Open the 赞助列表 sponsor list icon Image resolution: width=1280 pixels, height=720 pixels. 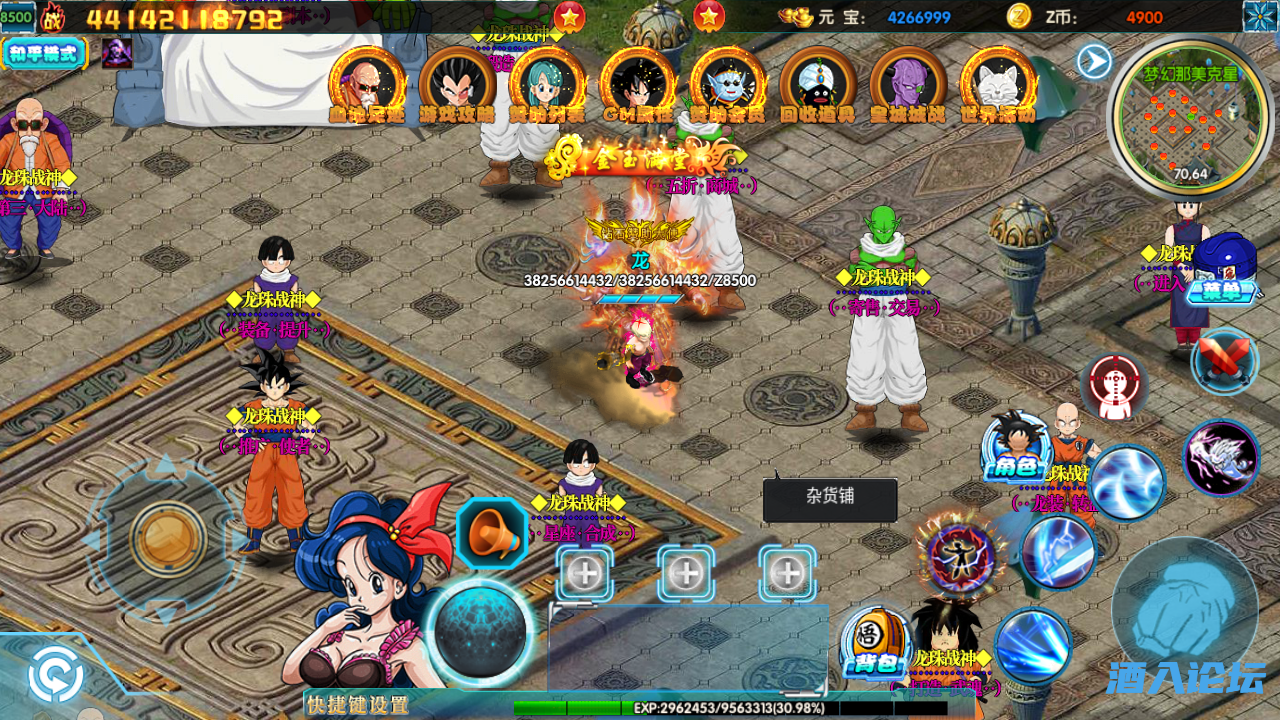pos(547,85)
